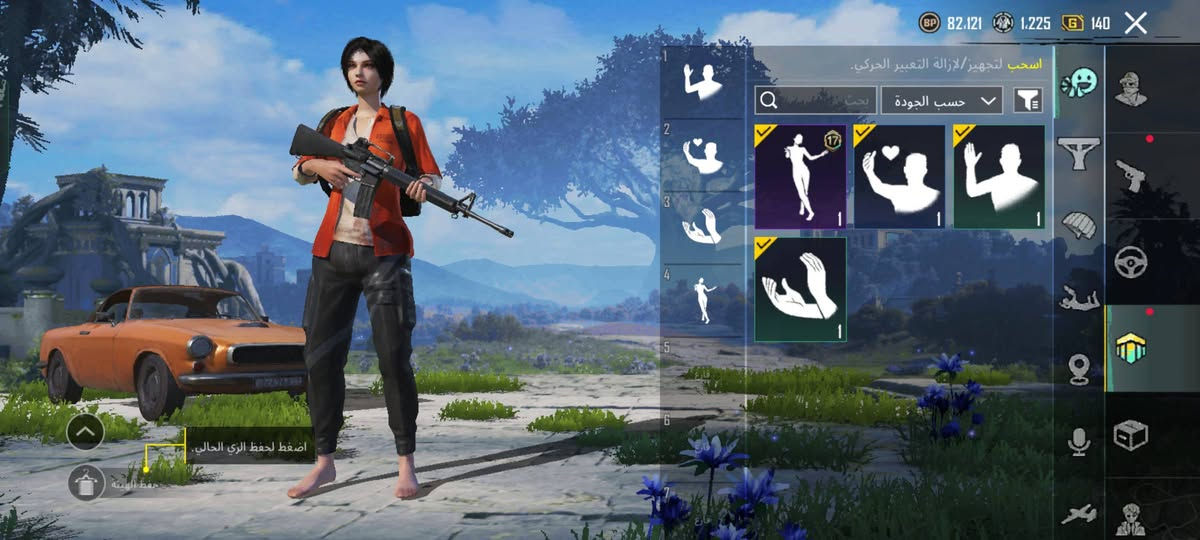The height and width of the screenshot is (540, 1200).
Task: Open the supply crate tab
Action: click(x=1130, y=435)
